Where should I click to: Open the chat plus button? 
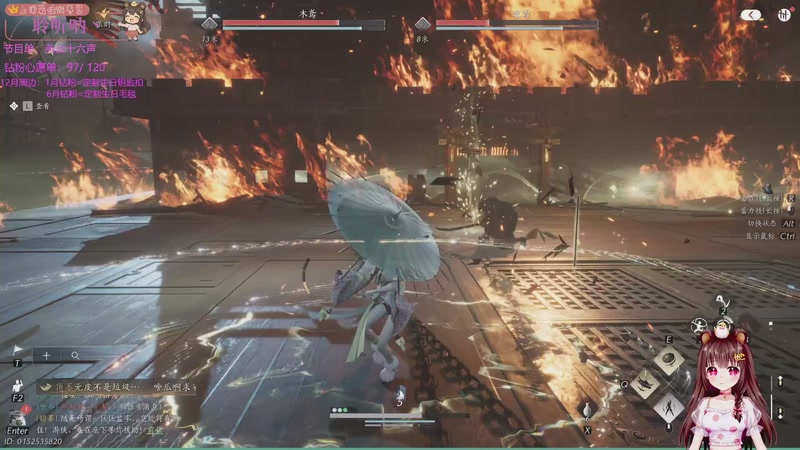[x=46, y=355]
